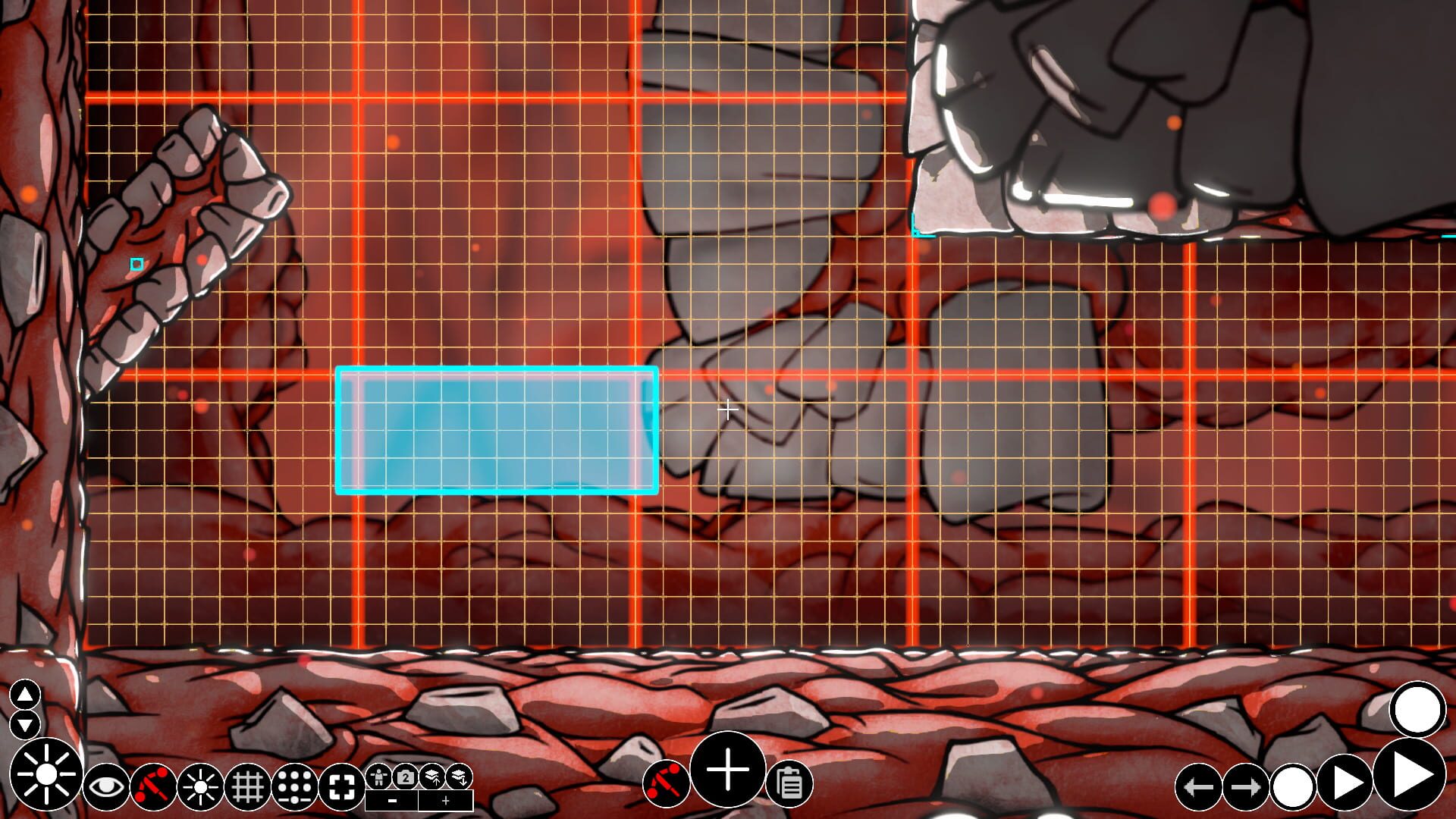Select the player character icon
The height and width of the screenshot is (819, 1456).
378,776
